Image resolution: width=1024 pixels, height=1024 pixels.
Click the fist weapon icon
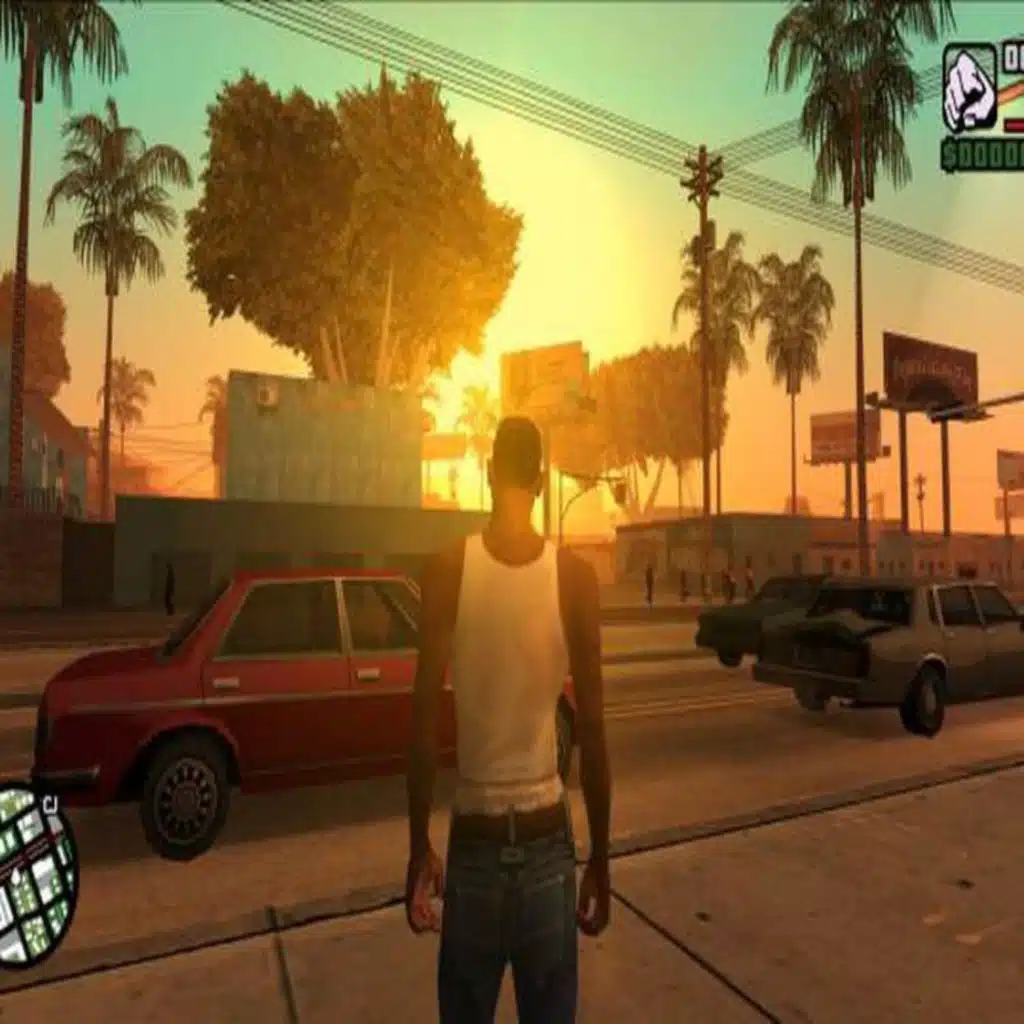[969, 89]
